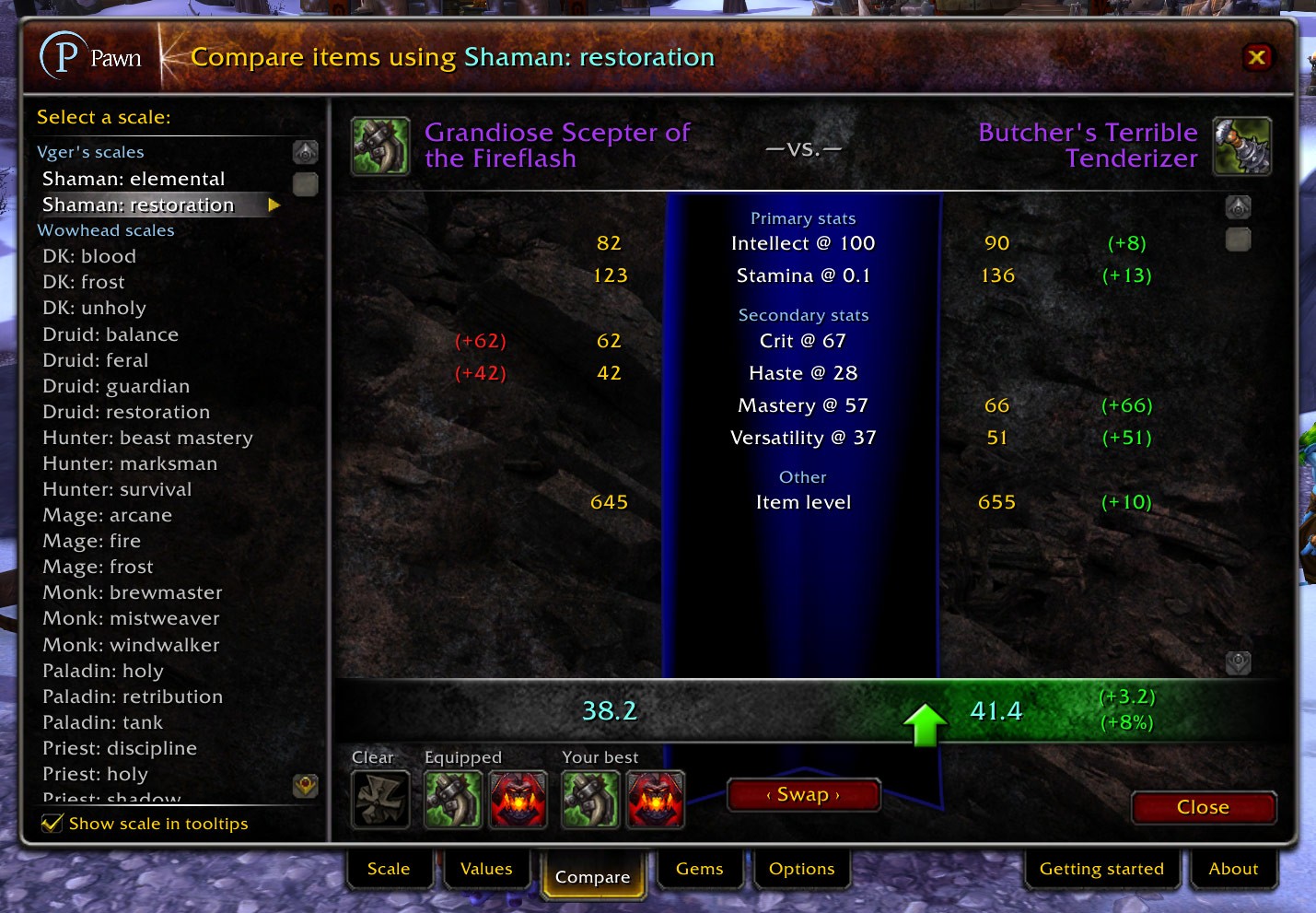This screenshot has height=913, width=1316.
Task: Choose the Druid: balance scale
Action: tap(111, 334)
